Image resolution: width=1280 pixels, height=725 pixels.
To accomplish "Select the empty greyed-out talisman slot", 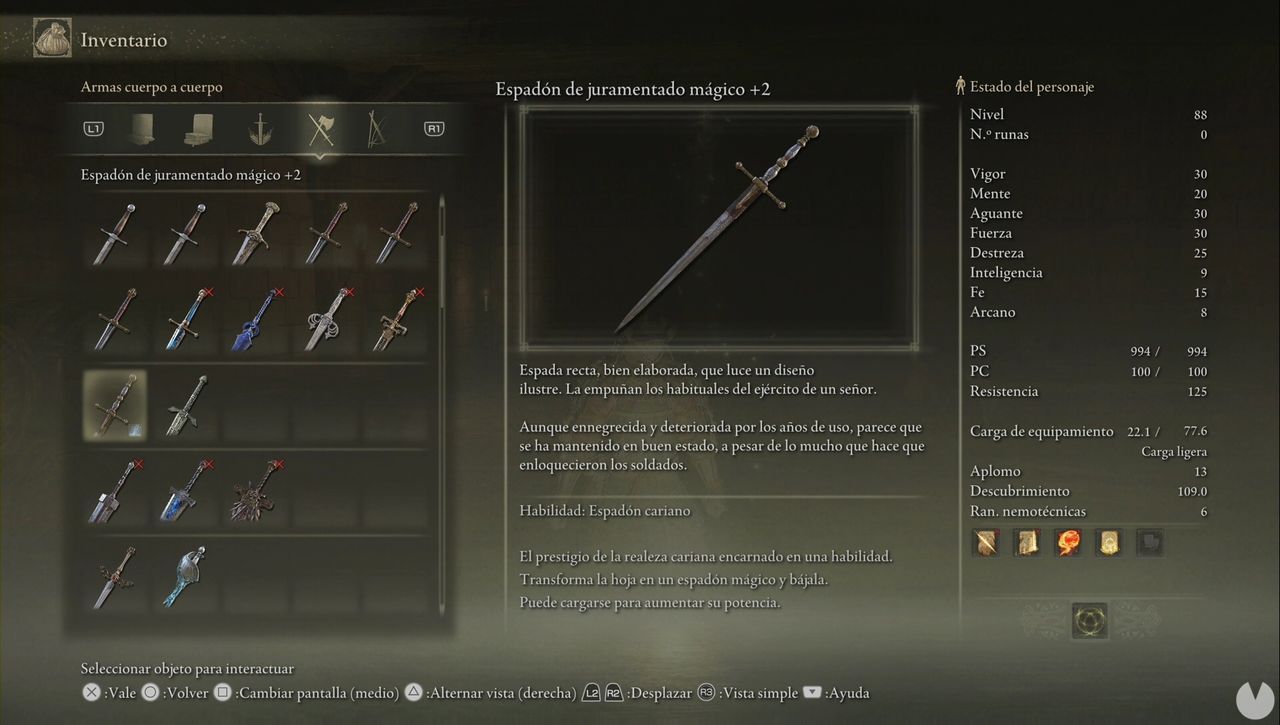I will click(x=1150, y=543).
